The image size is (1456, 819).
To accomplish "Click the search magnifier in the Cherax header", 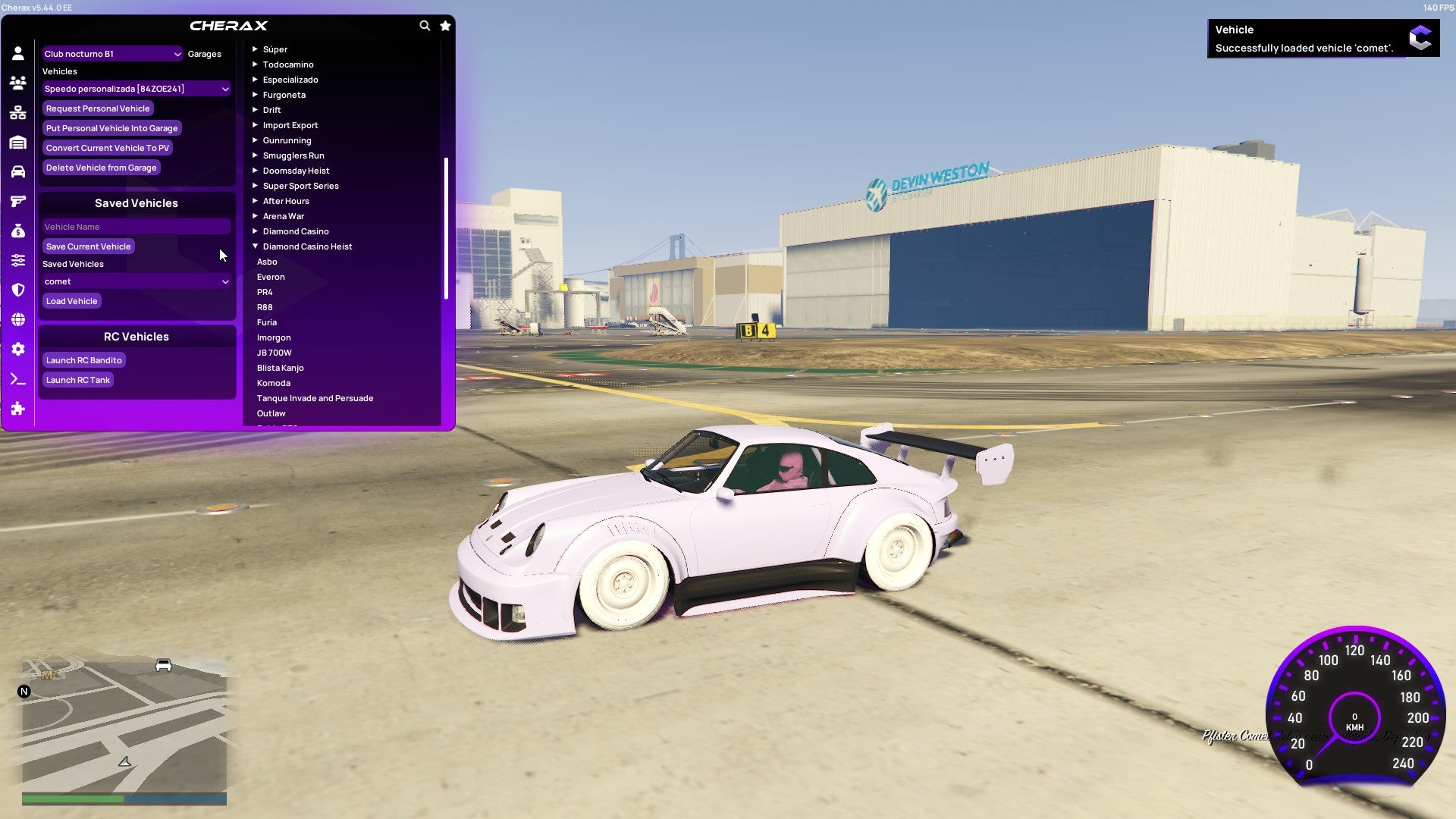I will tap(425, 25).
